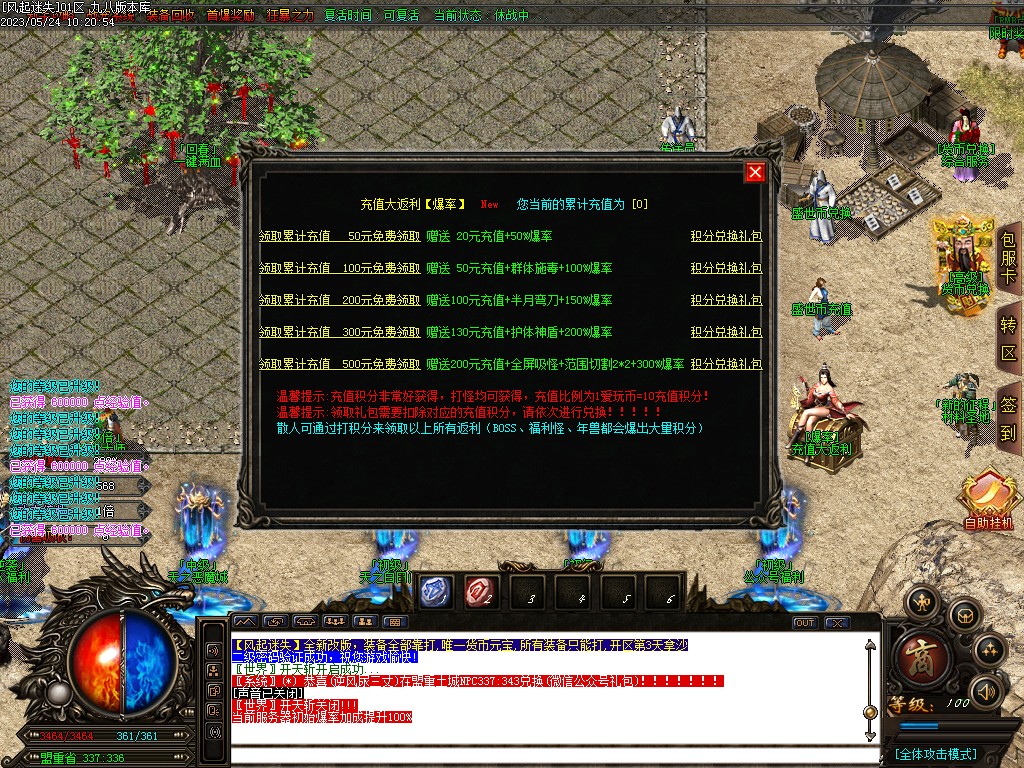Close the recharge rebate dialog
Image resolution: width=1024 pixels, height=768 pixels.
coord(755,172)
